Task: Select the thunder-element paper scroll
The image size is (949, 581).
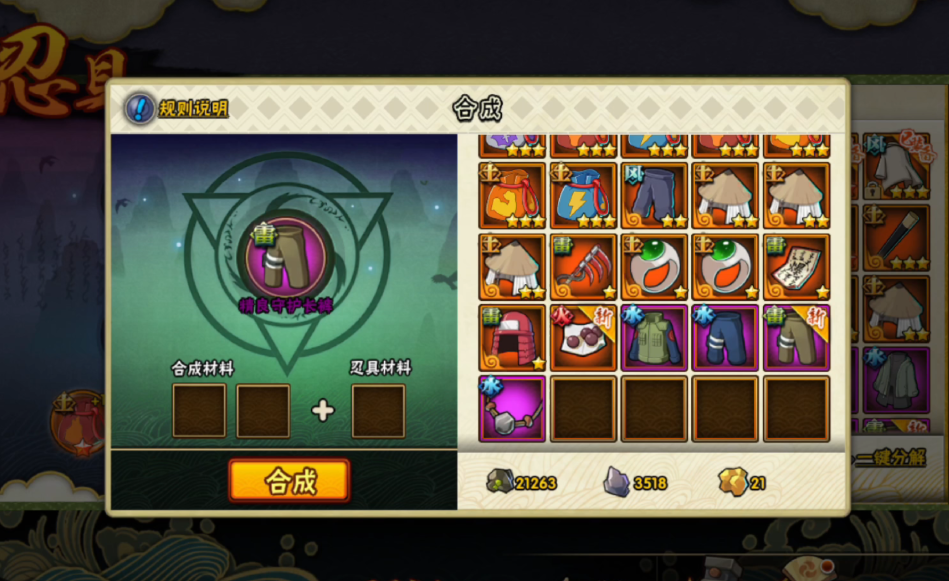Action: click(796, 267)
